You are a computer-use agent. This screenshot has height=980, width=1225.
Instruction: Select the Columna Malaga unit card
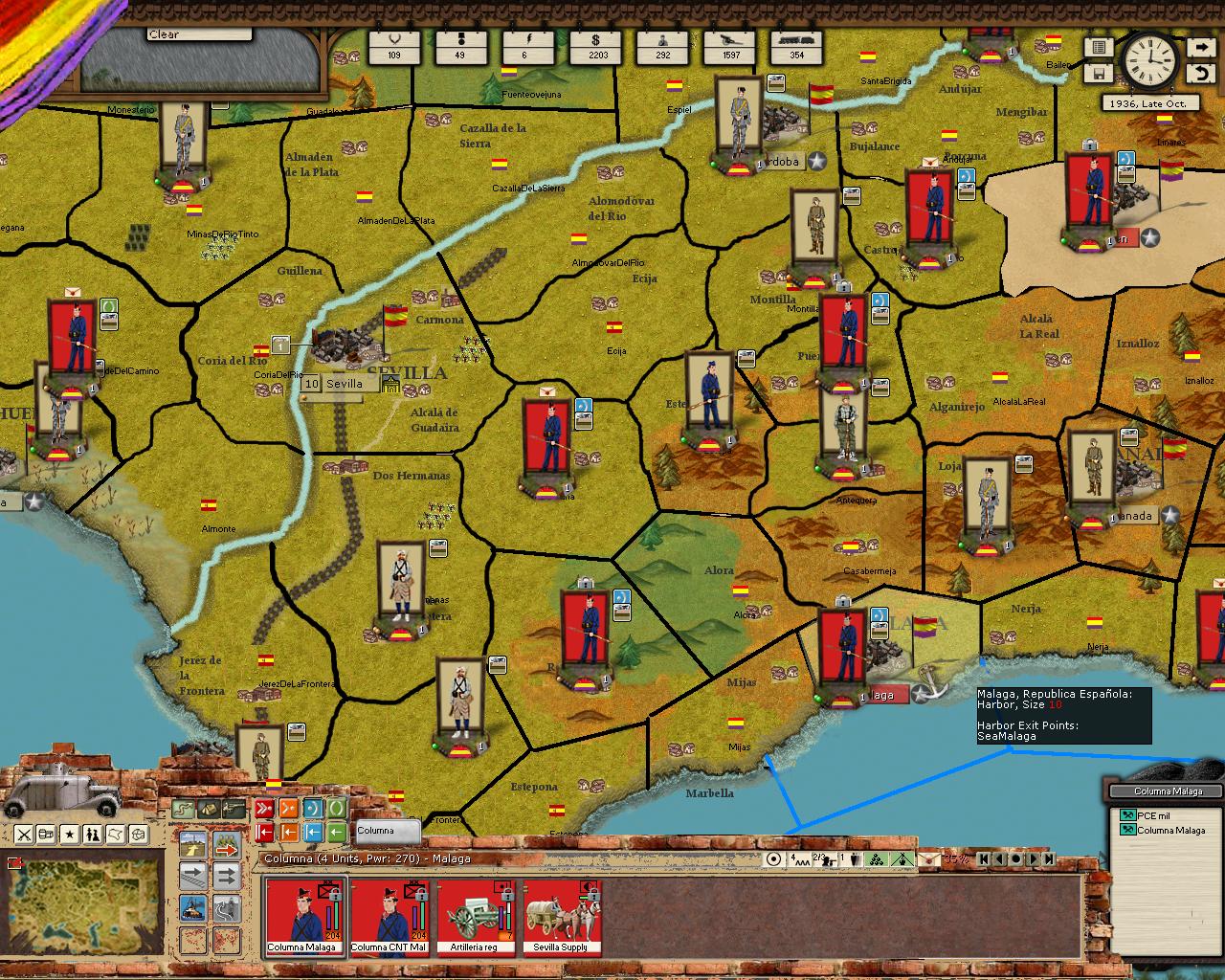(303, 917)
